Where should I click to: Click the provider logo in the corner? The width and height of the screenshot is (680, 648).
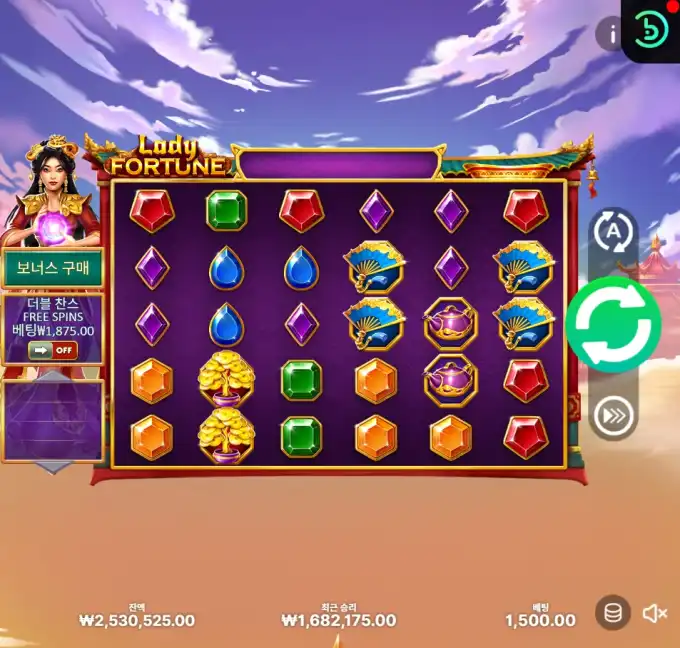point(651,31)
